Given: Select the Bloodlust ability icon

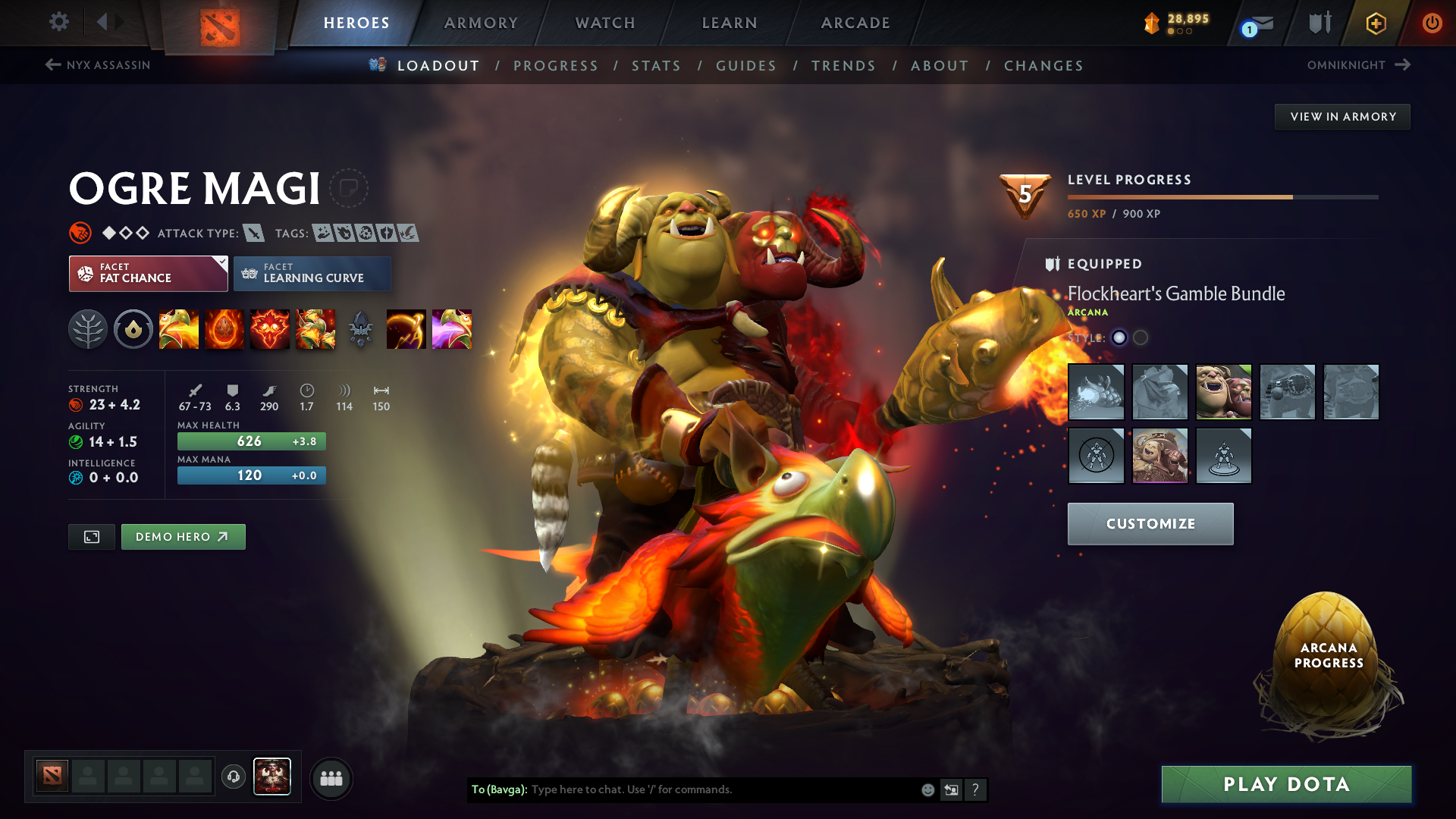Looking at the screenshot, I should (270, 329).
